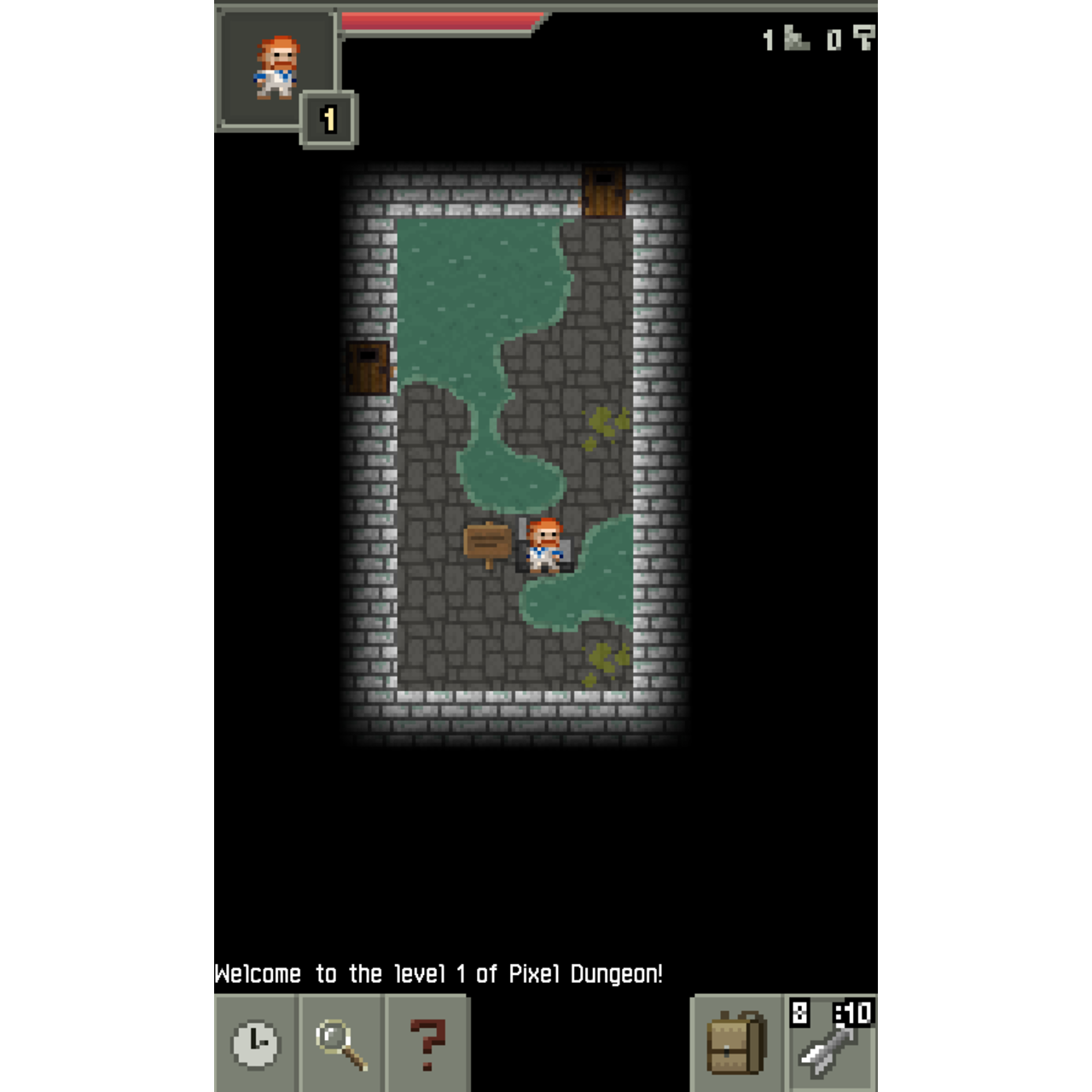Tap the depth level 1 badge
The image size is (1092, 1092).
[x=328, y=118]
